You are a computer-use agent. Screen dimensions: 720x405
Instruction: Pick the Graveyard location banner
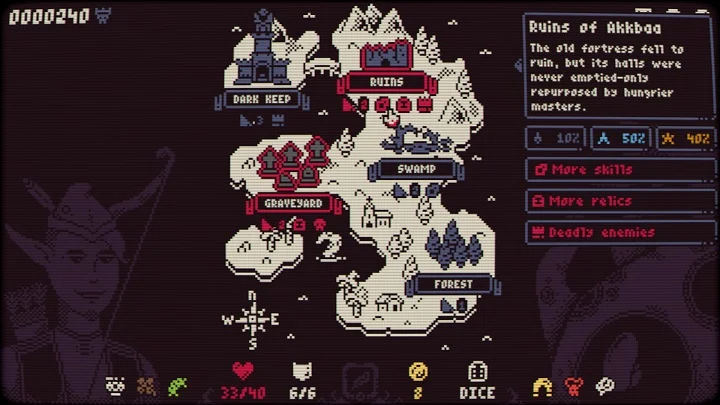click(x=292, y=203)
